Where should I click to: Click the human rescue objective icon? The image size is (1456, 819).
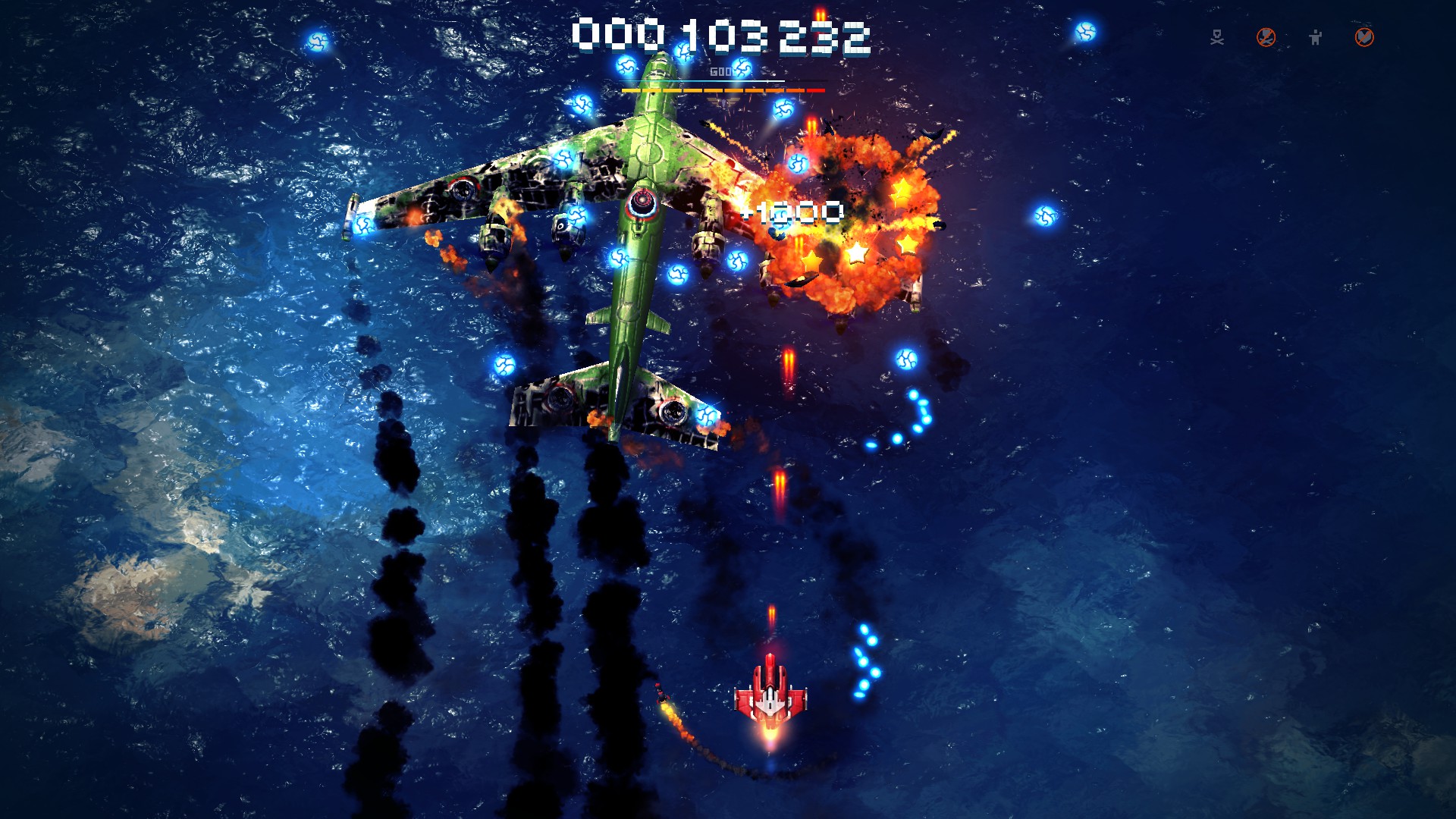[1316, 36]
